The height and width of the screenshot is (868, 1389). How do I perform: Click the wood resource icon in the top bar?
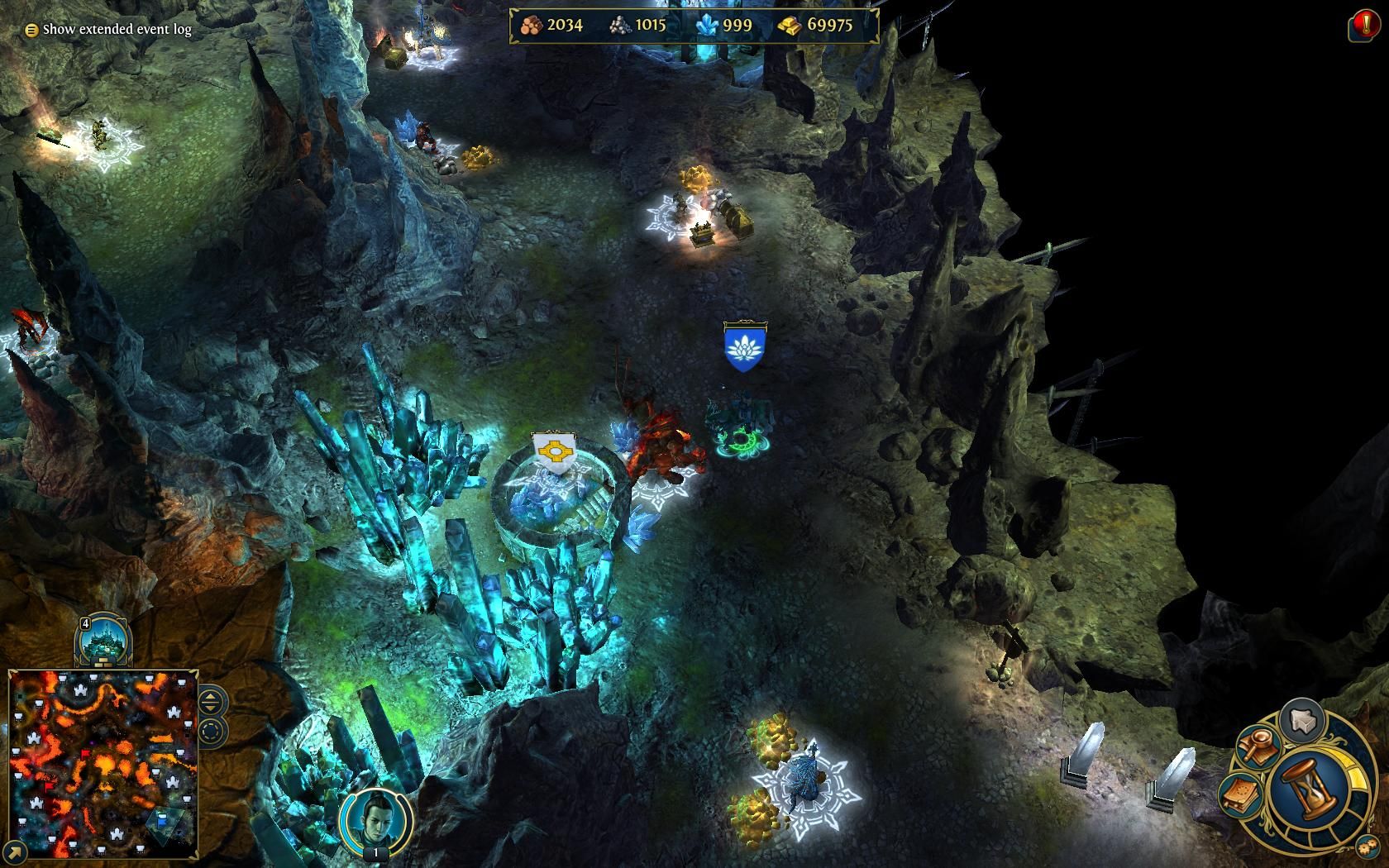(x=530, y=26)
